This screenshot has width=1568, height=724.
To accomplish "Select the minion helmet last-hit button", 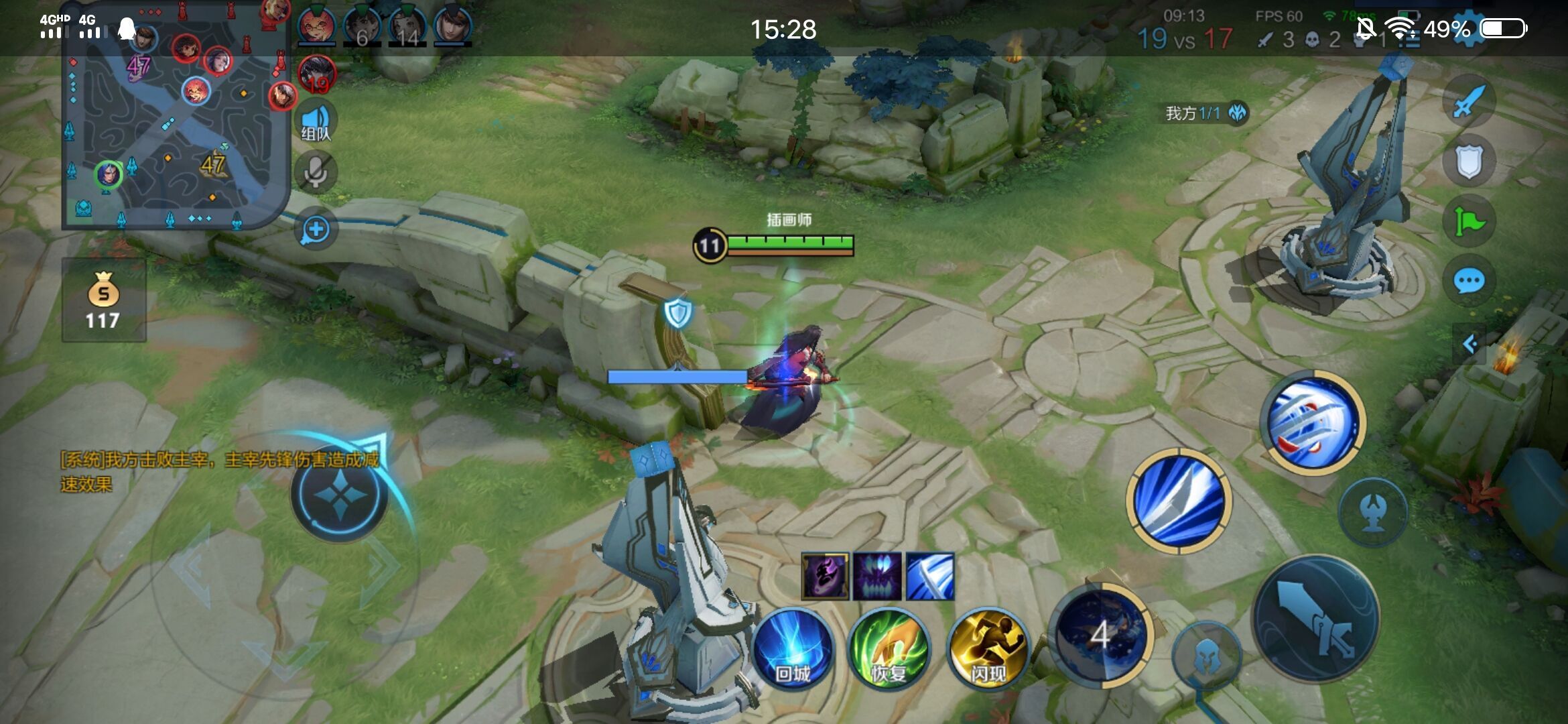I will click(1206, 656).
